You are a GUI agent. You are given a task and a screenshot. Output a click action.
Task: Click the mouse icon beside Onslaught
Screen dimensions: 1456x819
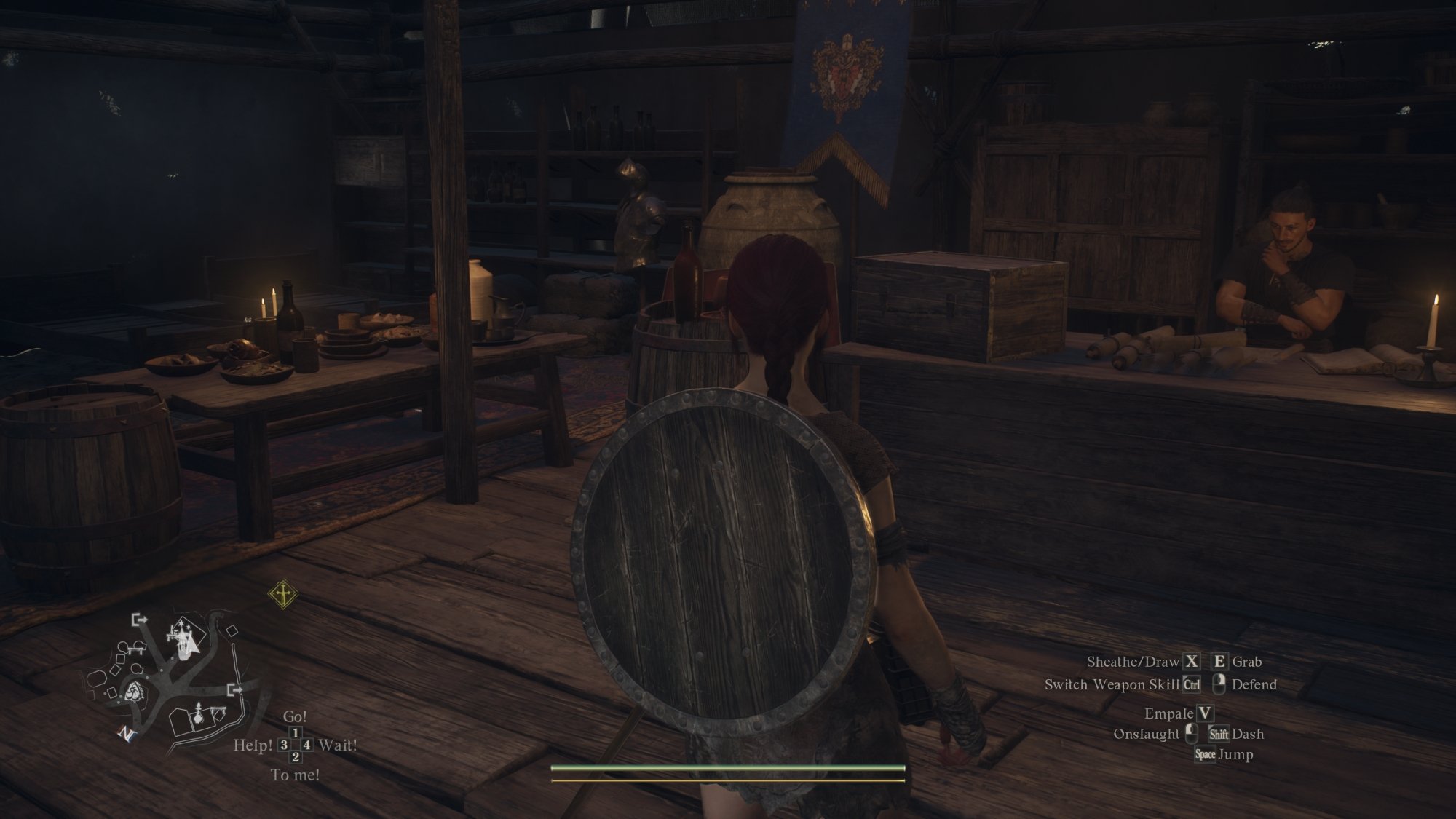[x=1191, y=734]
